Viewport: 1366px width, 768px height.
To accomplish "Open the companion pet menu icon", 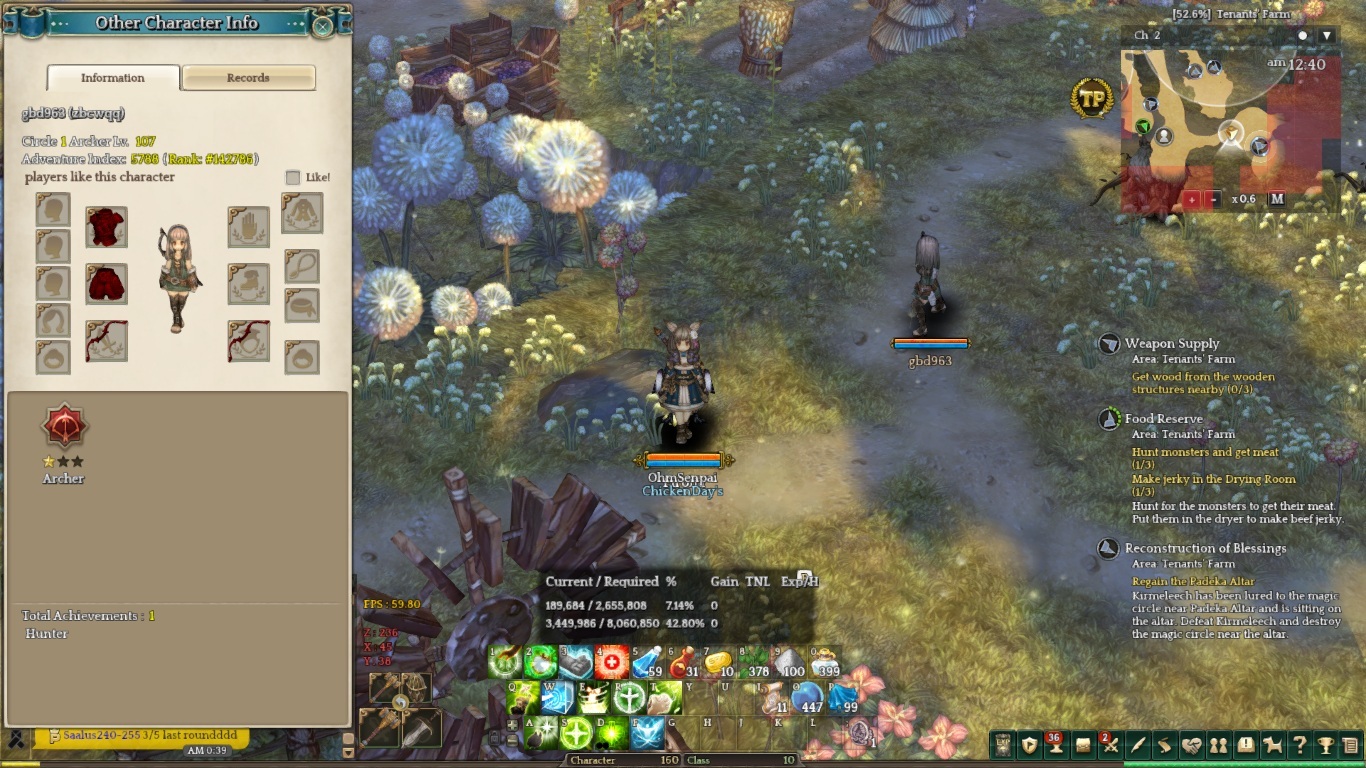I will click(x=1273, y=745).
